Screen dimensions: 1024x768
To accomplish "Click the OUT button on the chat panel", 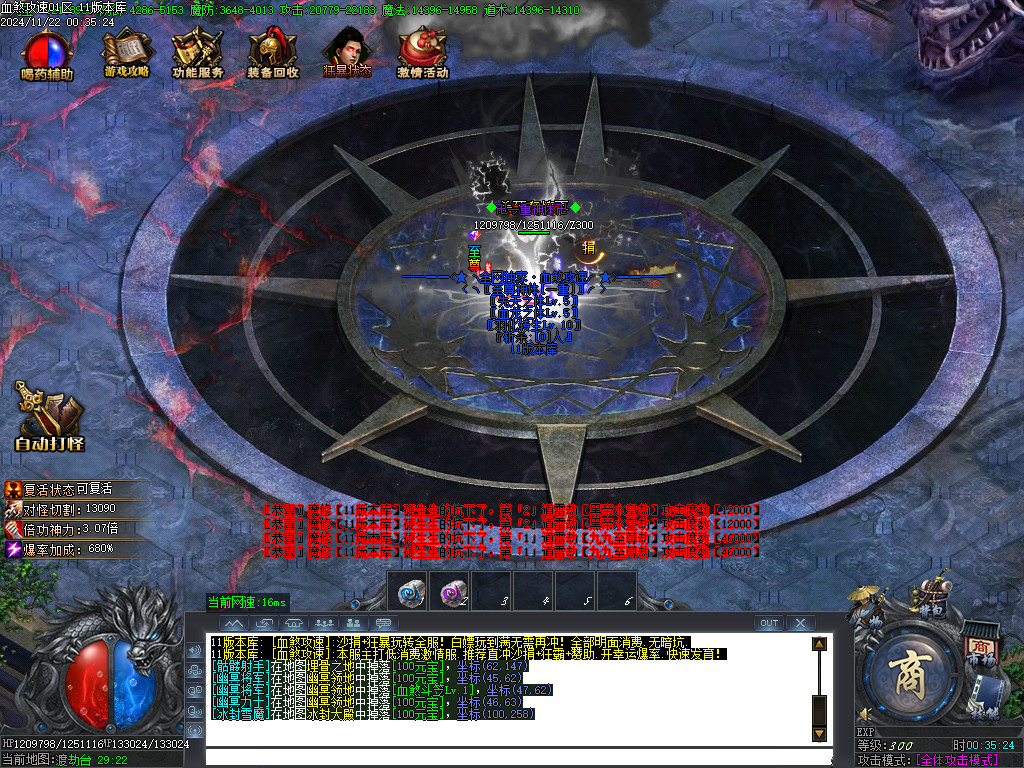I will point(768,623).
